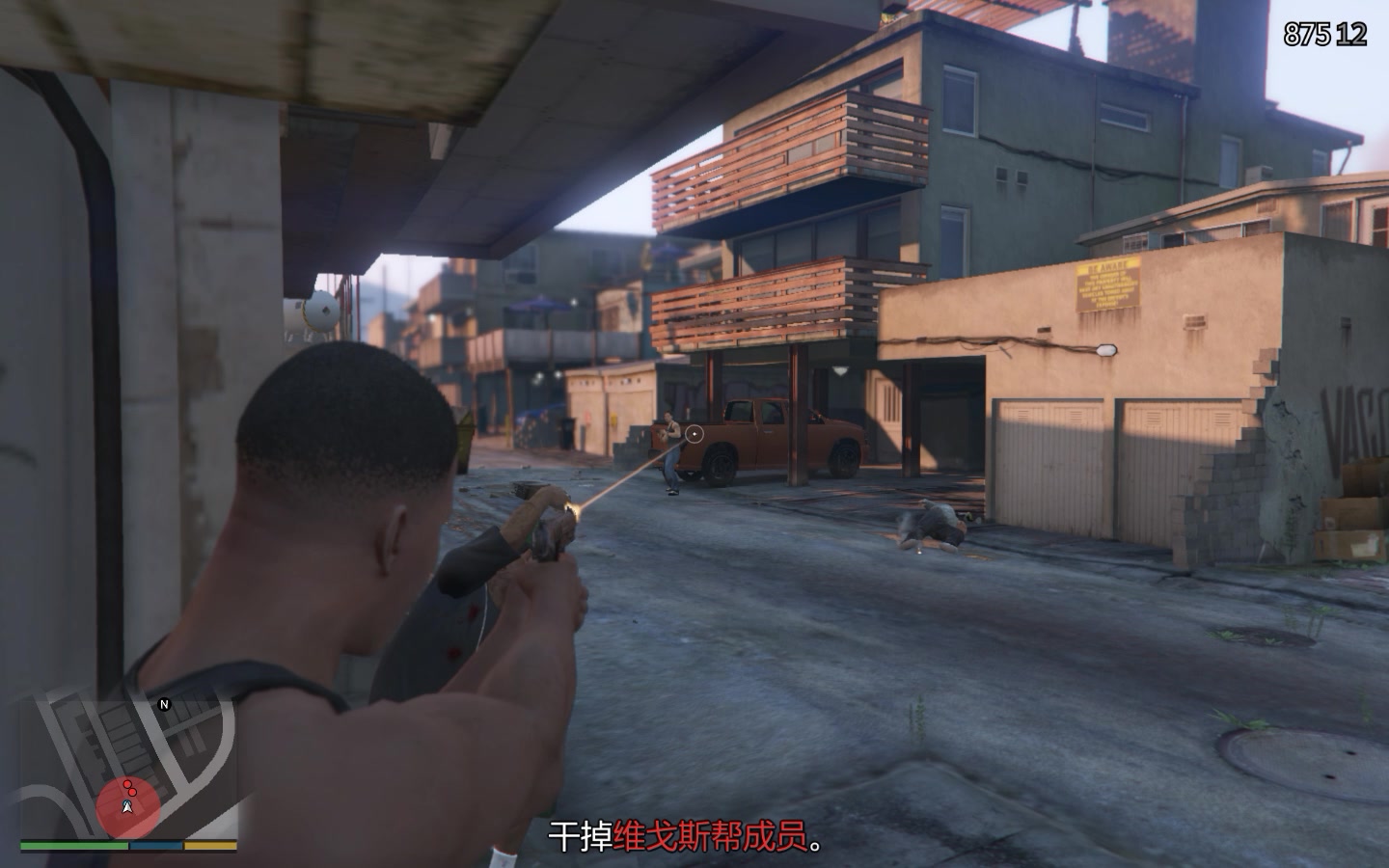
Task: Select the white player arrow blip
Action: (126, 808)
